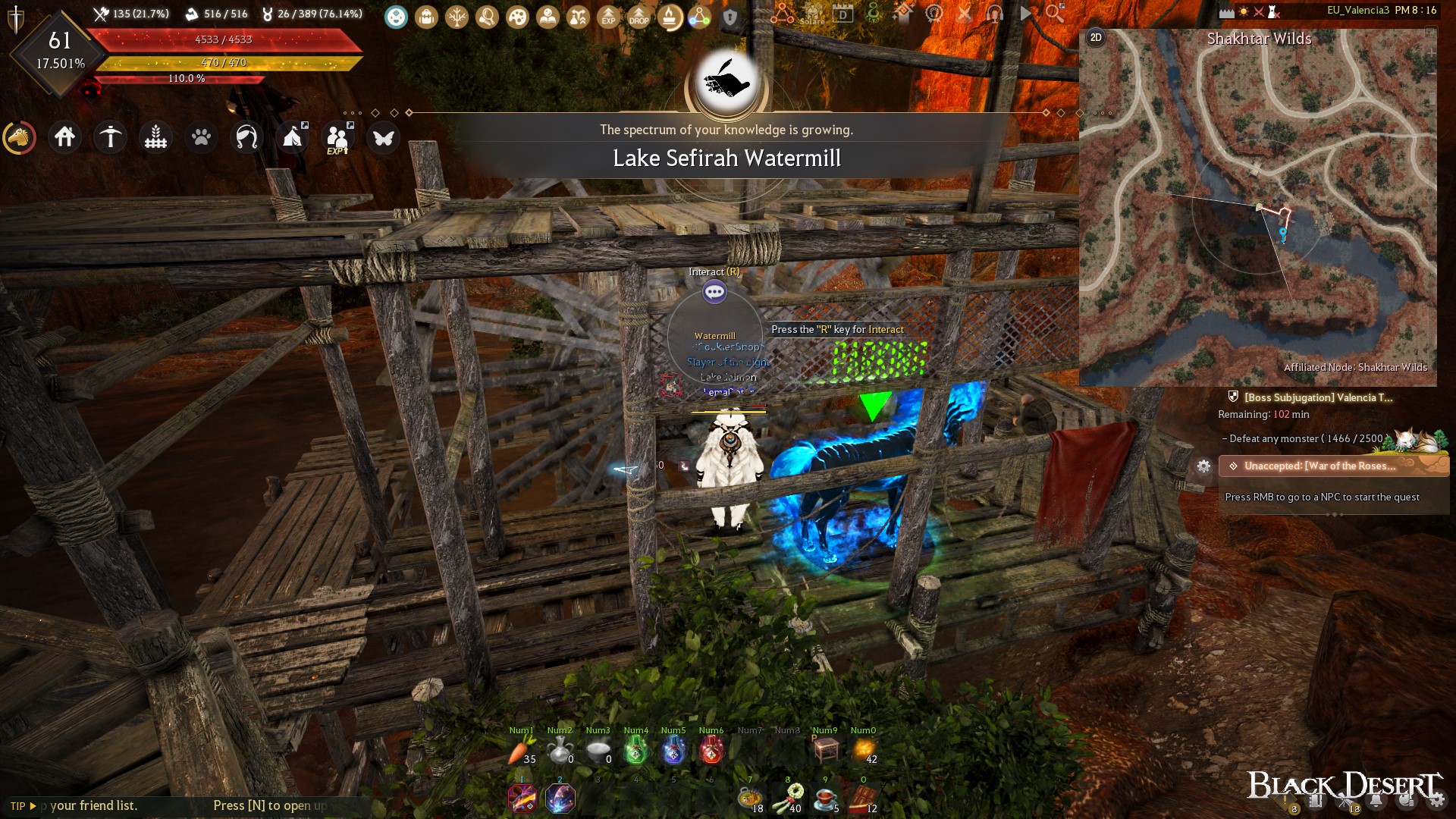
Task: Open the beauty palette icon
Action: pos(518,17)
